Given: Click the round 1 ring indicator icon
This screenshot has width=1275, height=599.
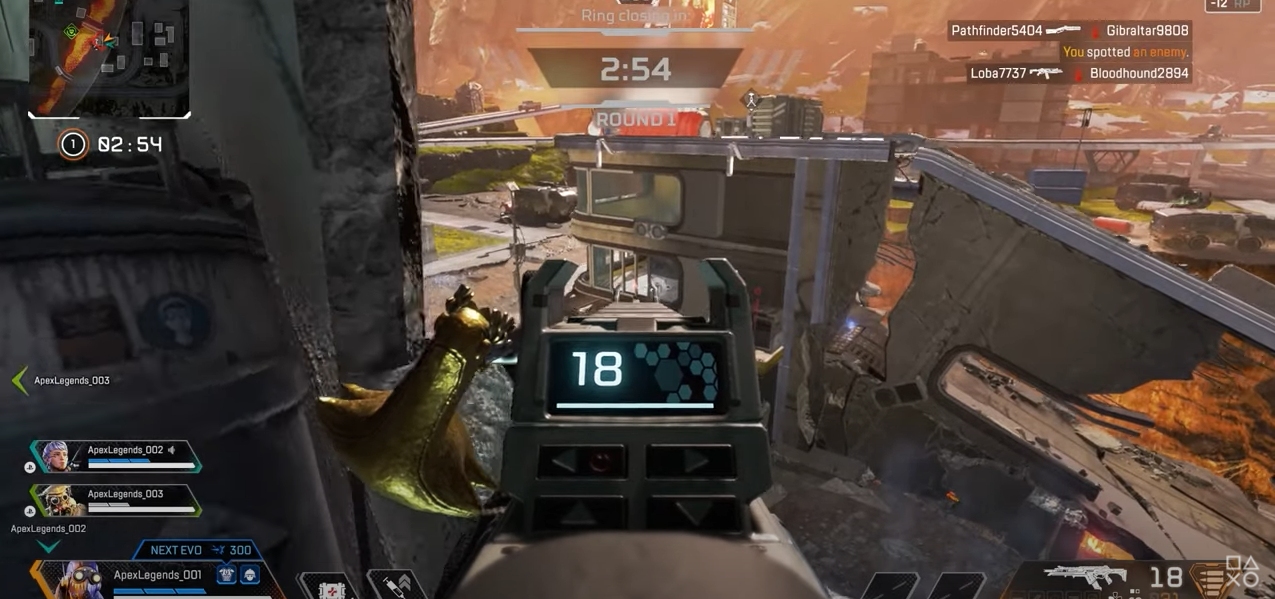Looking at the screenshot, I should pyautogui.click(x=73, y=145).
